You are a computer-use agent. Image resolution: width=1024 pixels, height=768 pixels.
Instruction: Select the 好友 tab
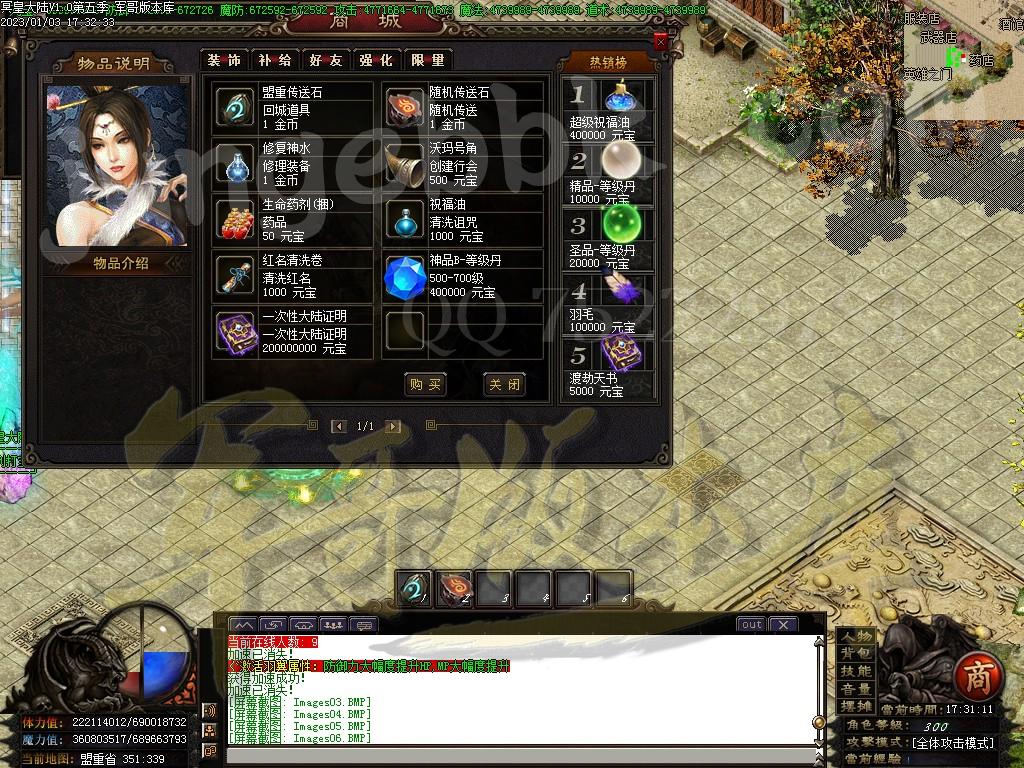pos(325,60)
